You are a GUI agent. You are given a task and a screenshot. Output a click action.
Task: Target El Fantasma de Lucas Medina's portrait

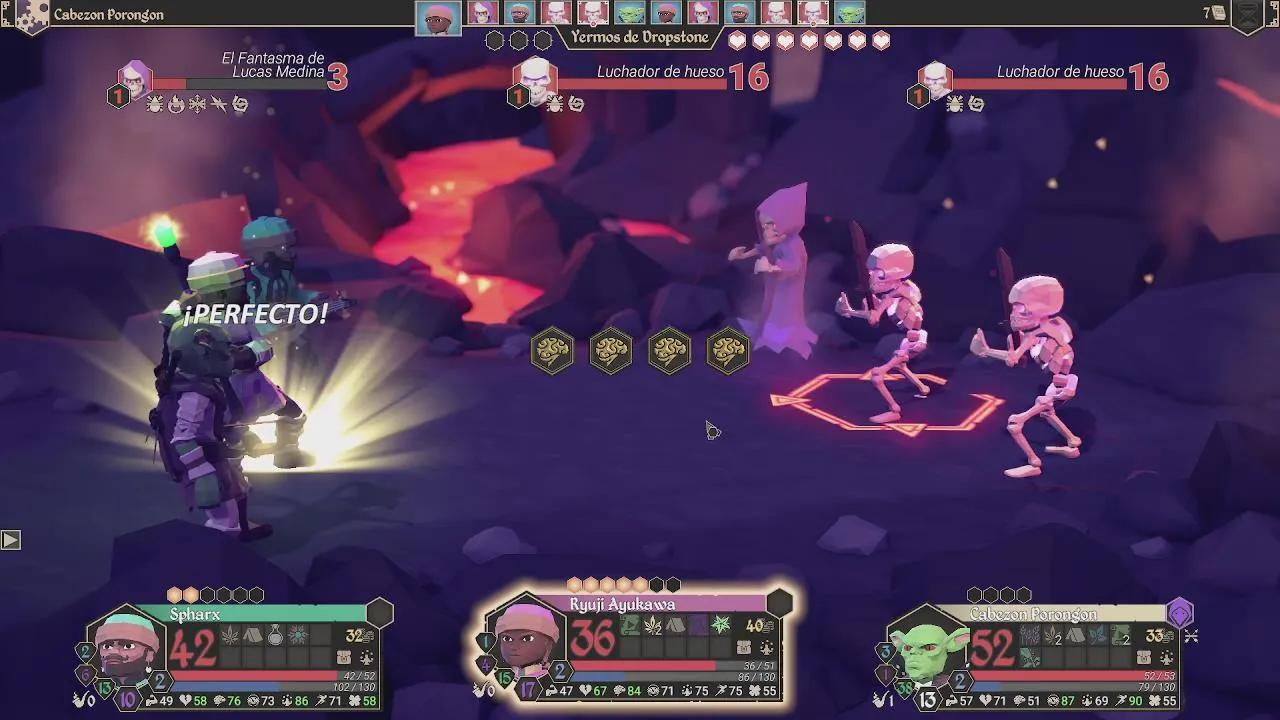[x=135, y=79]
